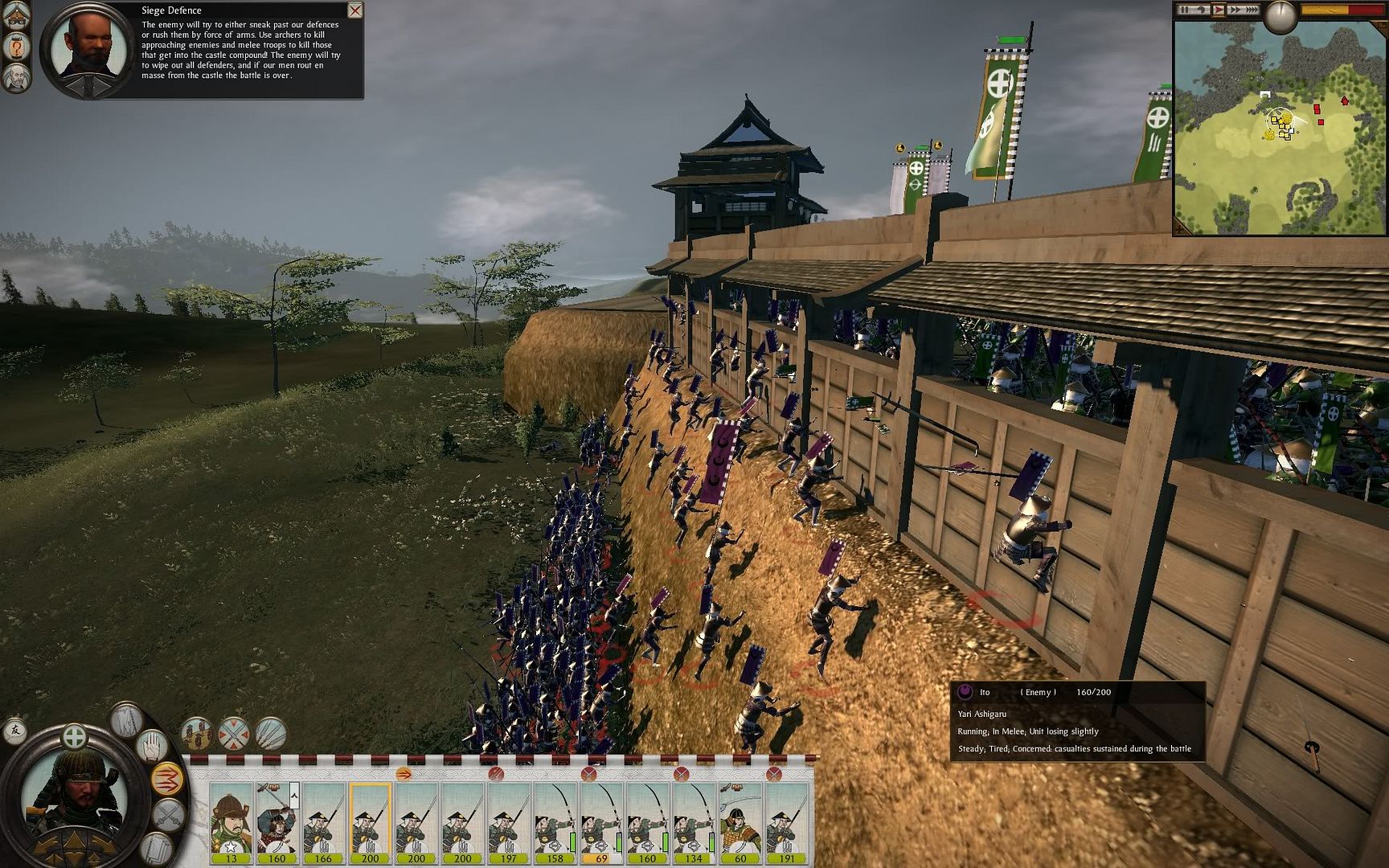Set battle speed to fastest four-arrow option
This screenshot has height=868, width=1389.
[x=1252, y=10]
